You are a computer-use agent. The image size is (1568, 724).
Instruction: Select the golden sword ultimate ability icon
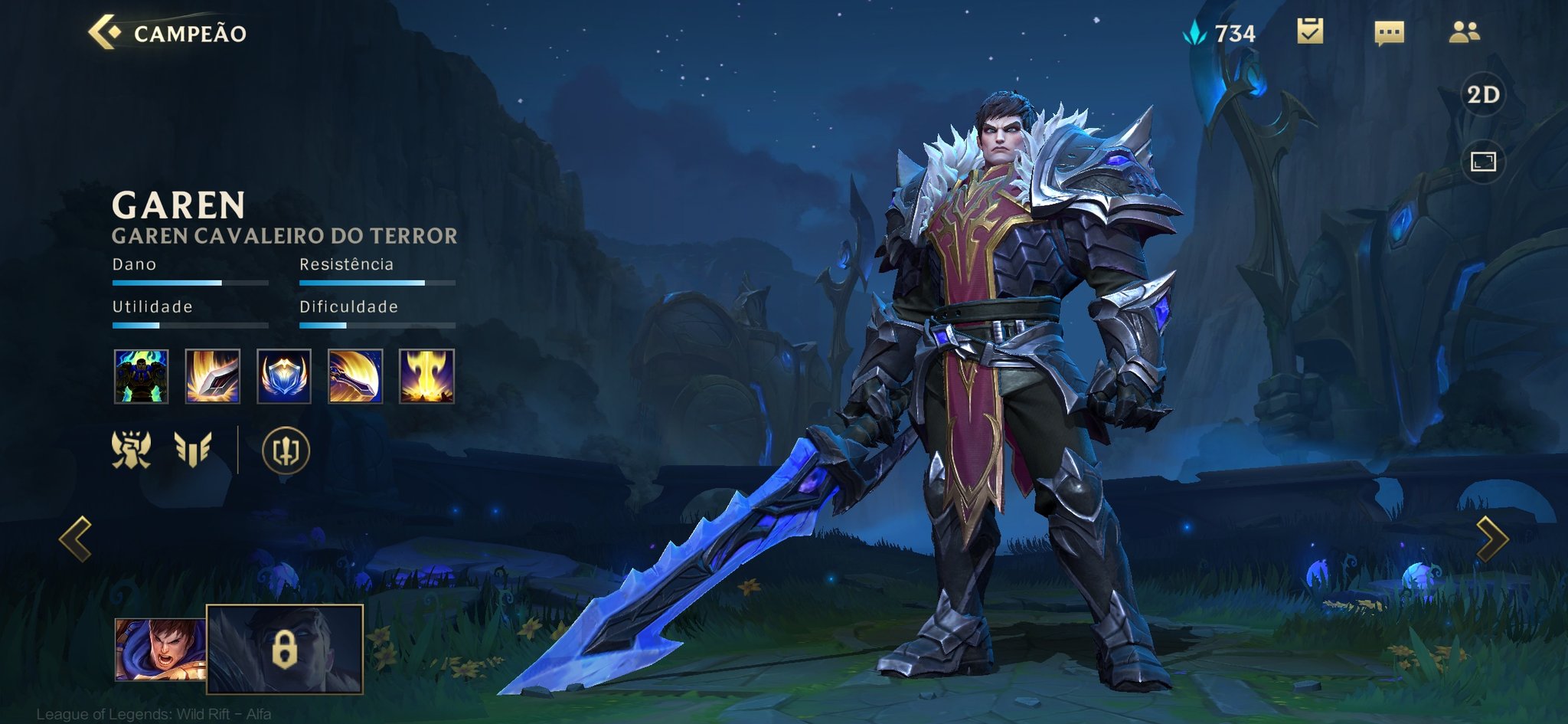click(x=426, y=376)
